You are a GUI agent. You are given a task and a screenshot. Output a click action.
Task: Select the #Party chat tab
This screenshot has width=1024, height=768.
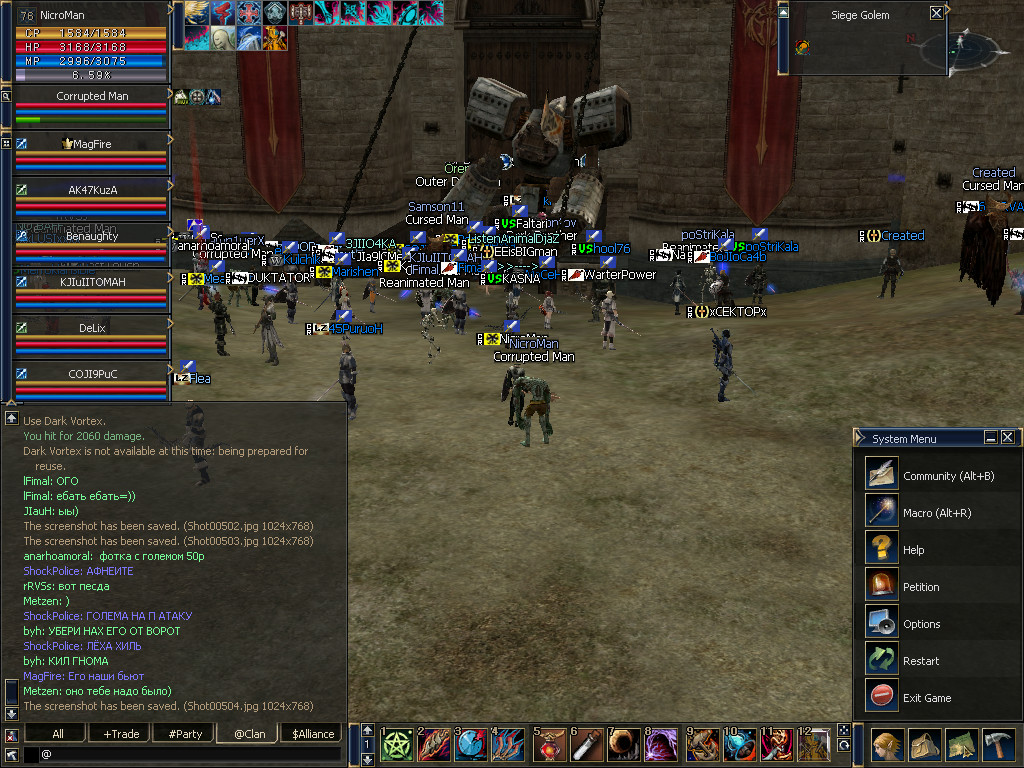pyautogui.click(x=185, y=734)
